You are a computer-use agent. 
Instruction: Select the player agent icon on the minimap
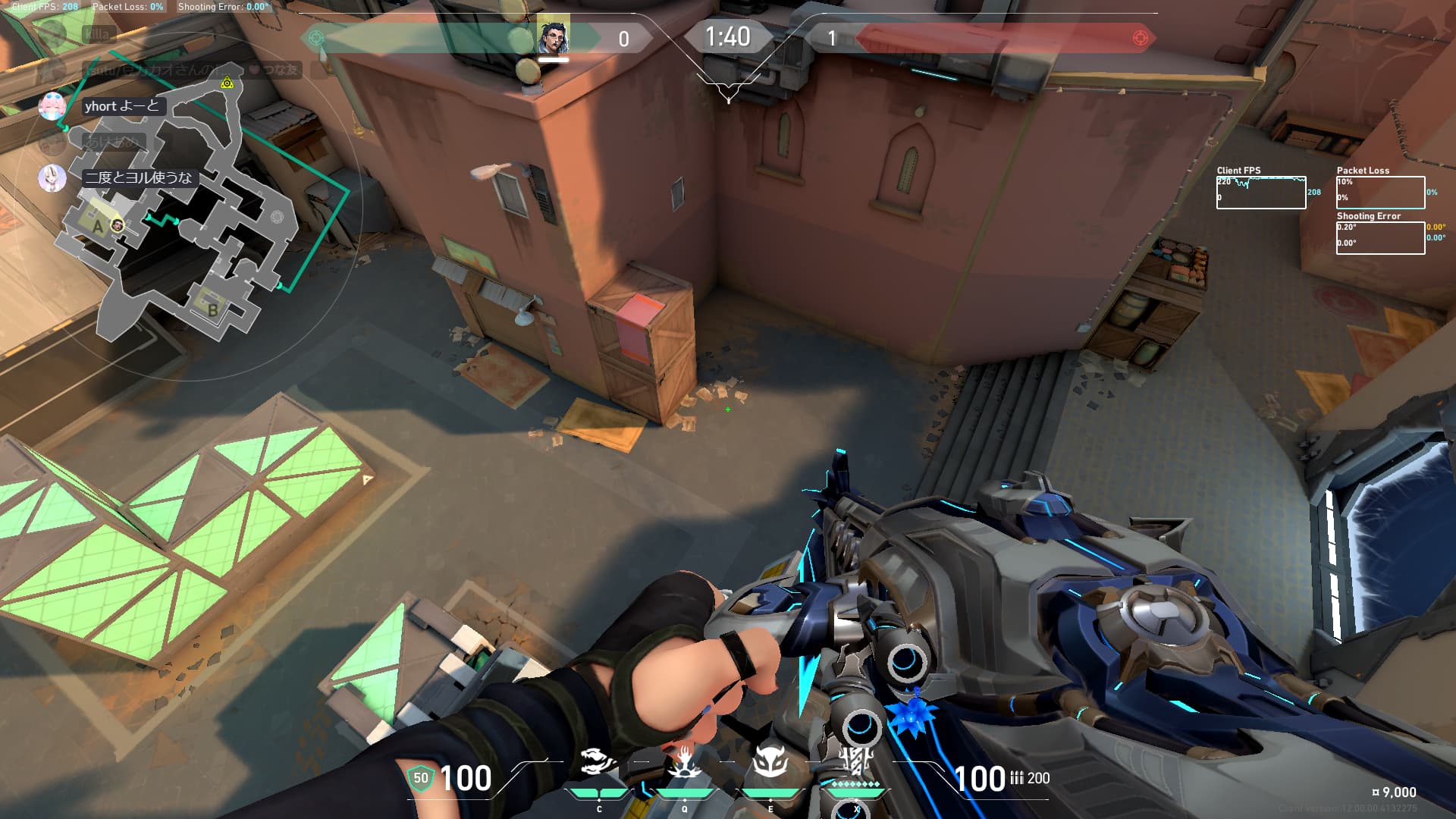117,225
